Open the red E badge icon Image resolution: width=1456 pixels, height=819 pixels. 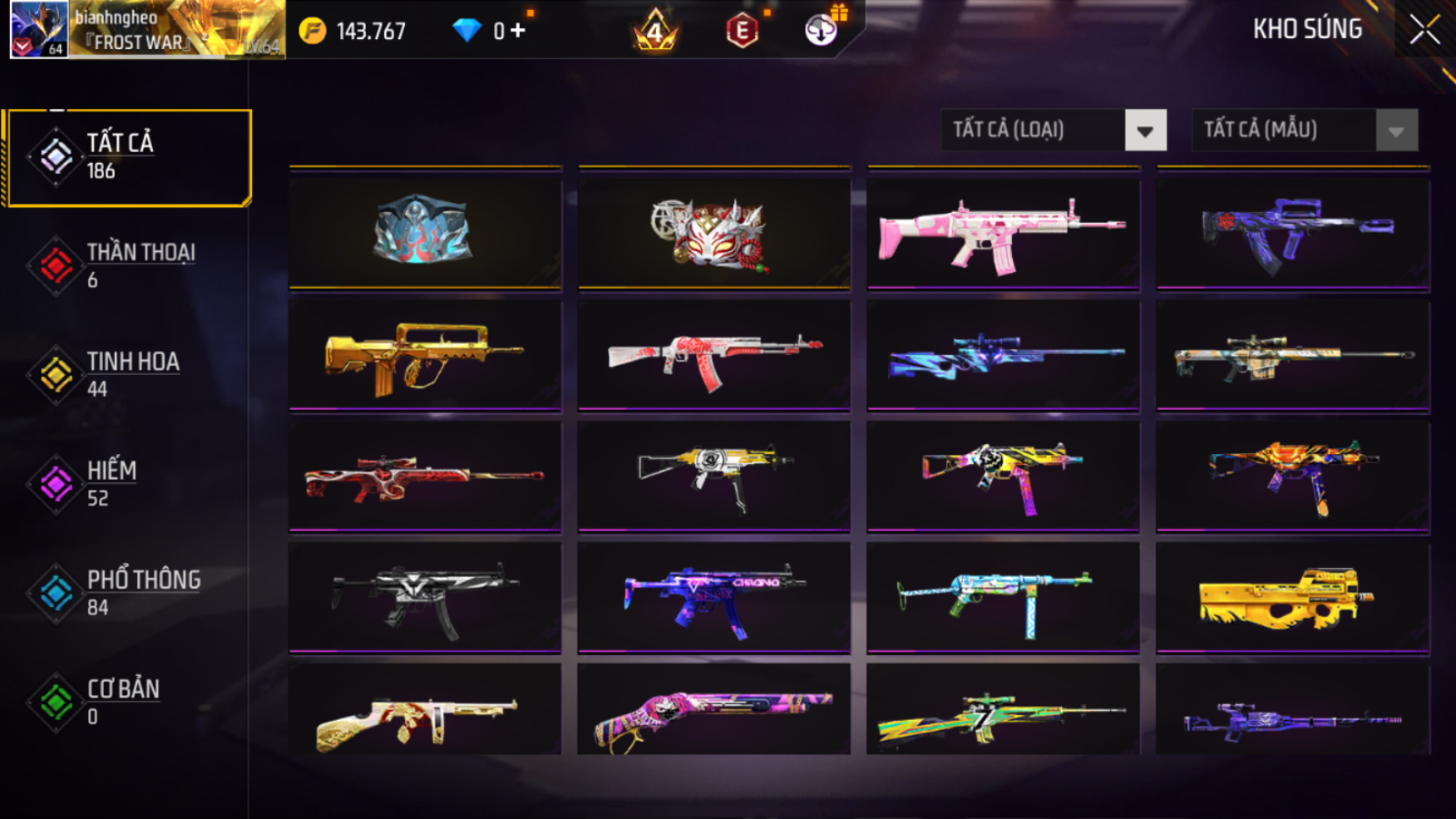(742, 32)
